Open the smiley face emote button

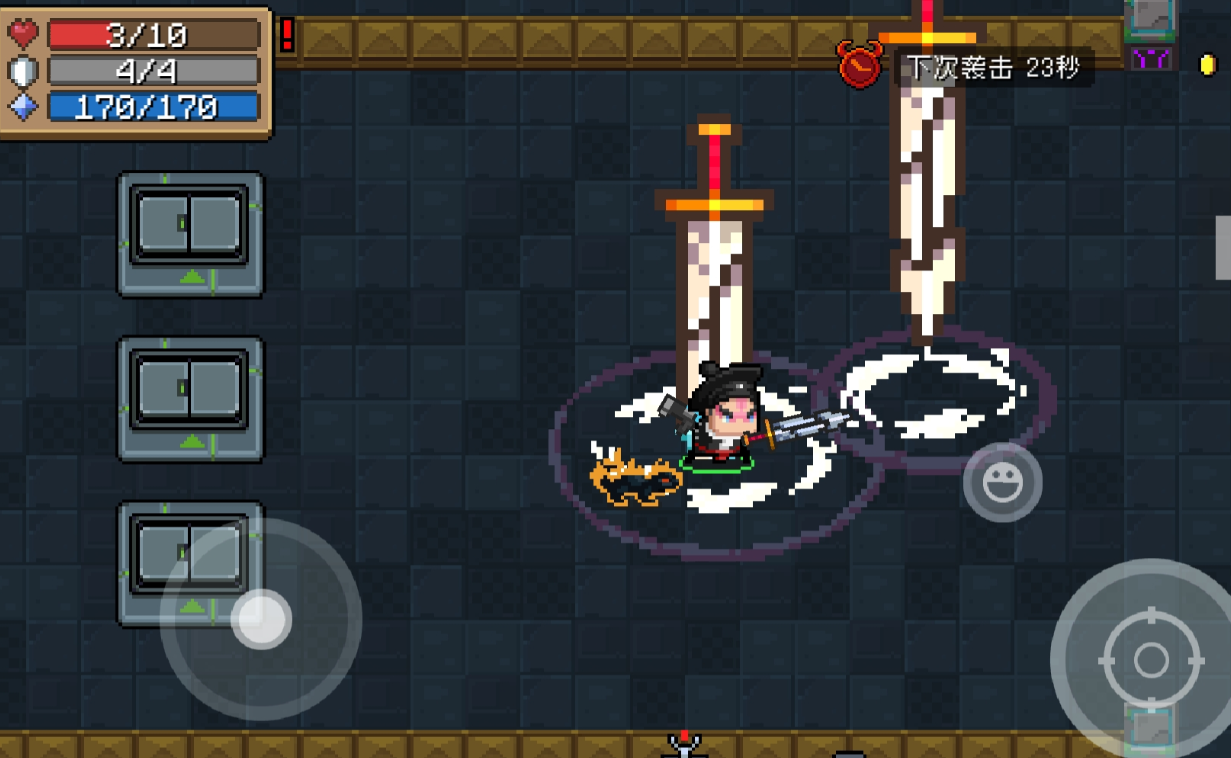pyautogui.click(x=1002, y=484)
